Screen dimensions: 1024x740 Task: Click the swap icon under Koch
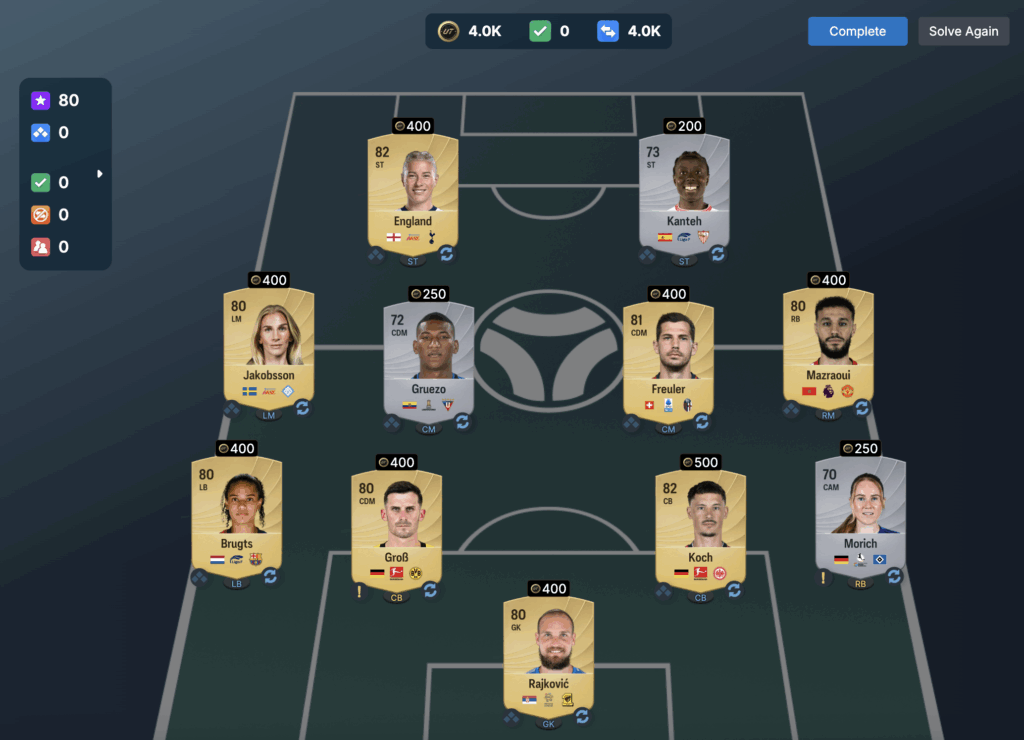(734, 590)
